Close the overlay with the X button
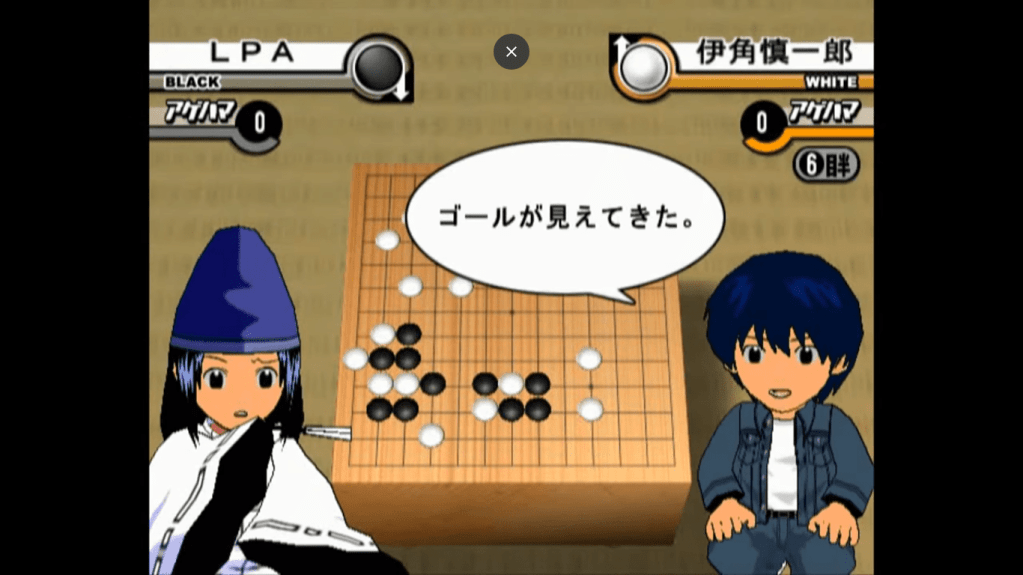 pos(511,52)
